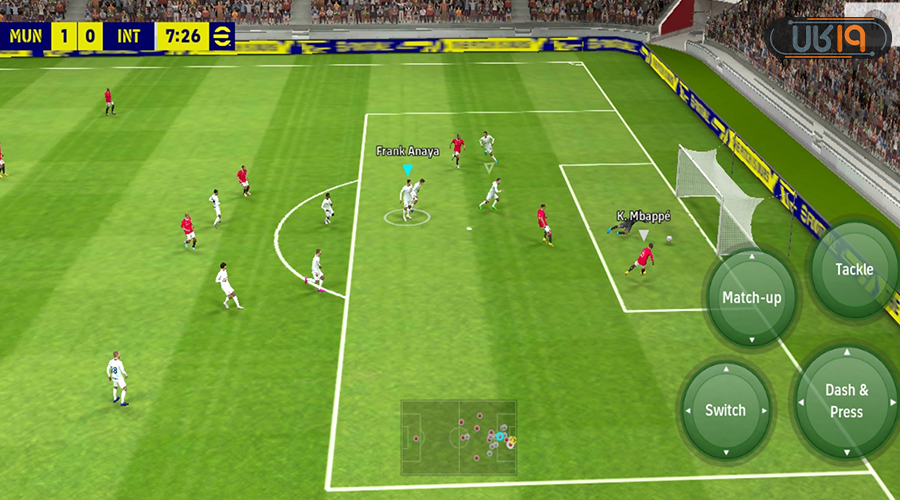Image resolution: width=900 pixels, height=500 pixels.
Task: Hit the Dash & Press button
Action: point(846,400)
